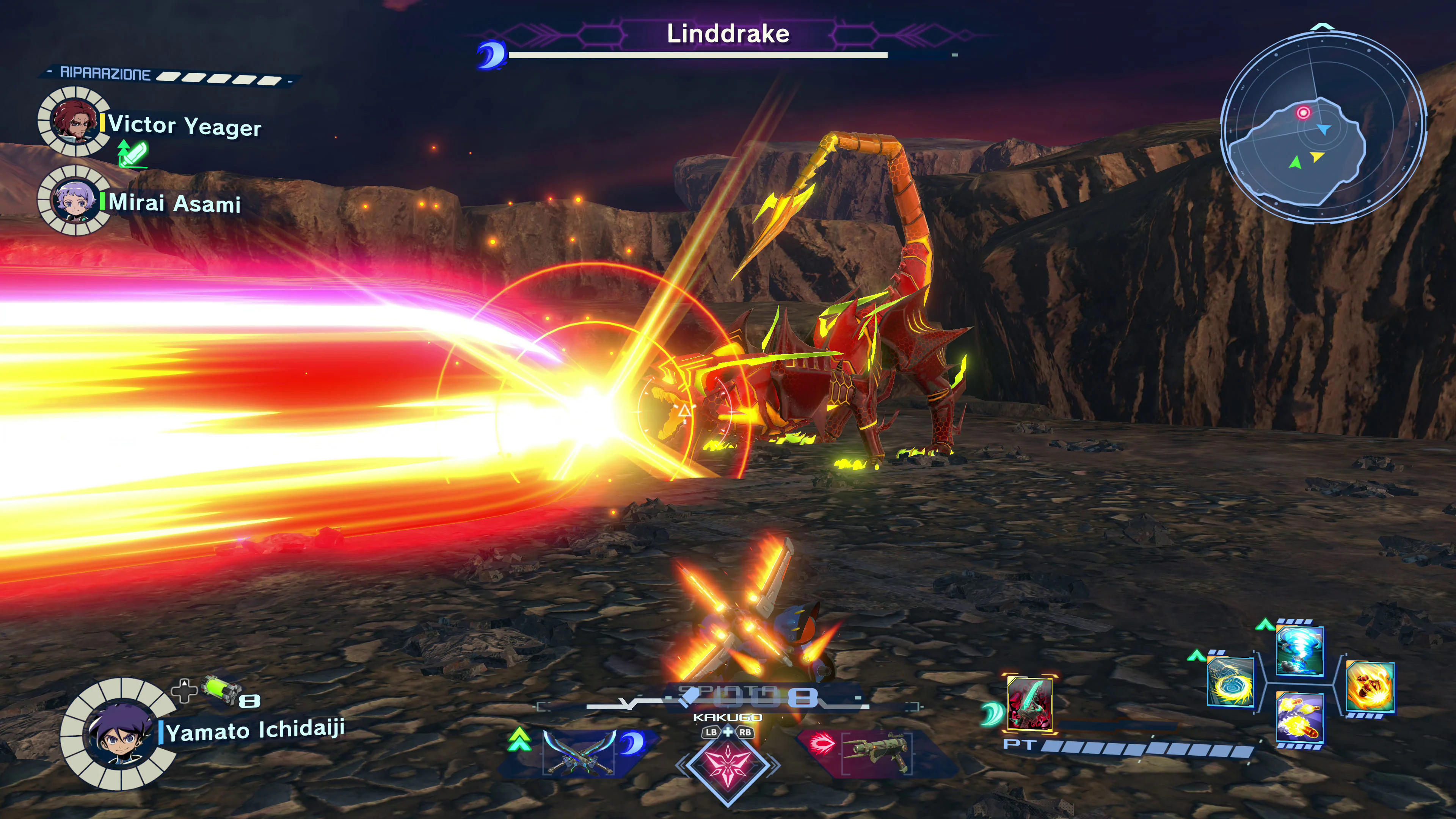The height and width of the screenshot is (819, 1456).
Task: Open the circular radar minimap
Action: coord(1323,128)
